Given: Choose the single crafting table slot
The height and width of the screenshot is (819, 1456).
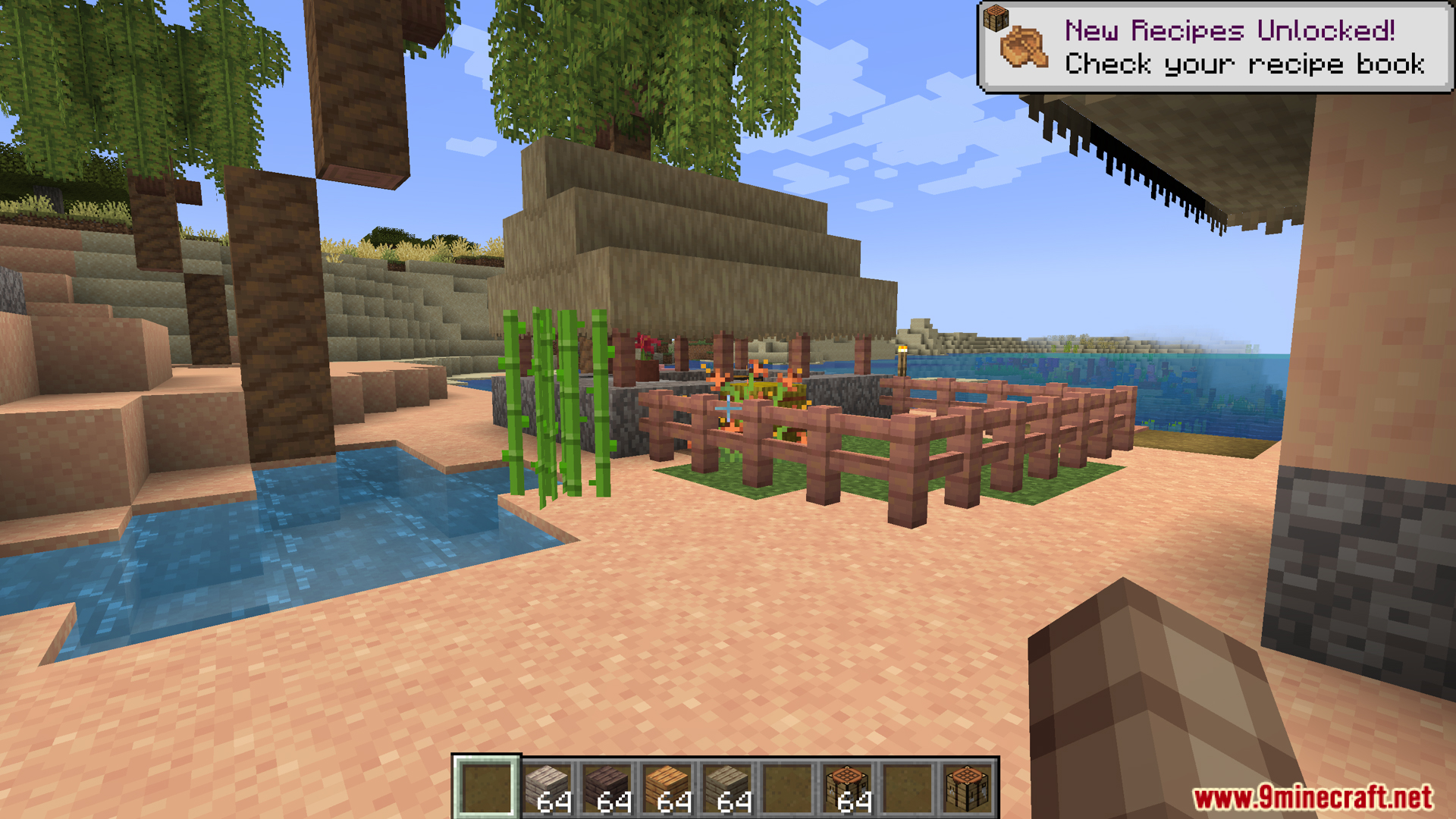Looking at the screenshot, I should 967,788.
